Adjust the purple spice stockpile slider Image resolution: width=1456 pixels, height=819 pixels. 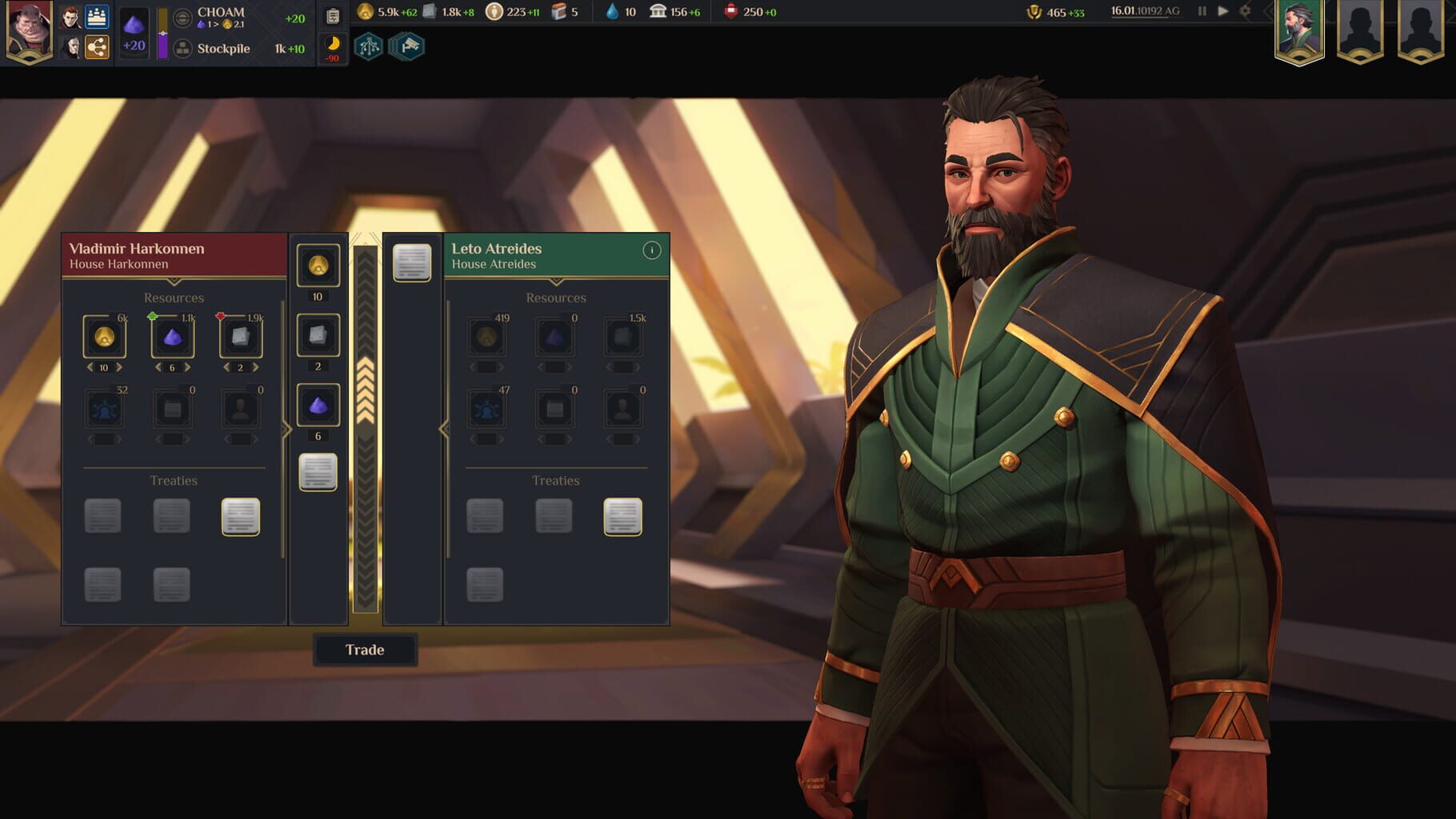pyautogui.click(x=163, y=34)
